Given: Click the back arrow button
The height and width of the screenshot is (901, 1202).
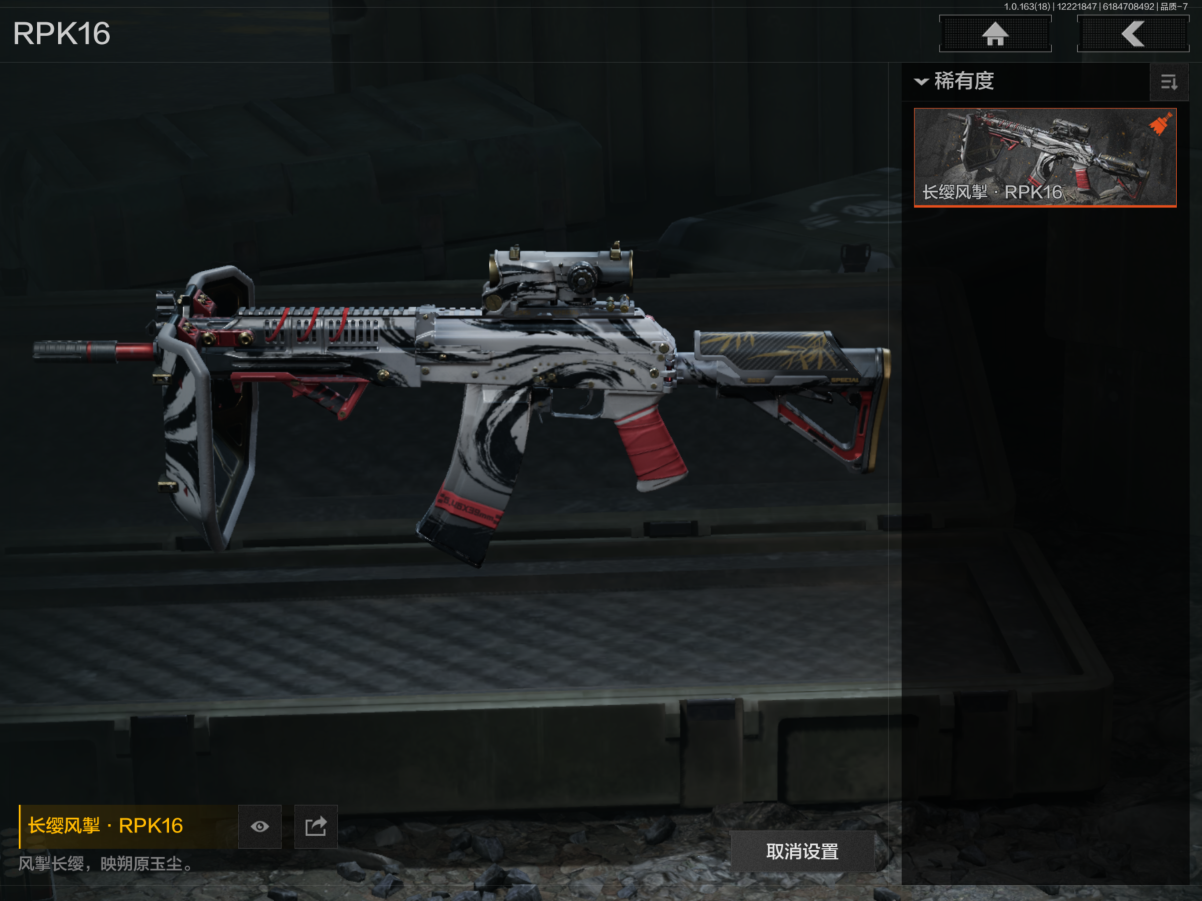Looking at the screenshot, I should (1132, 35).
